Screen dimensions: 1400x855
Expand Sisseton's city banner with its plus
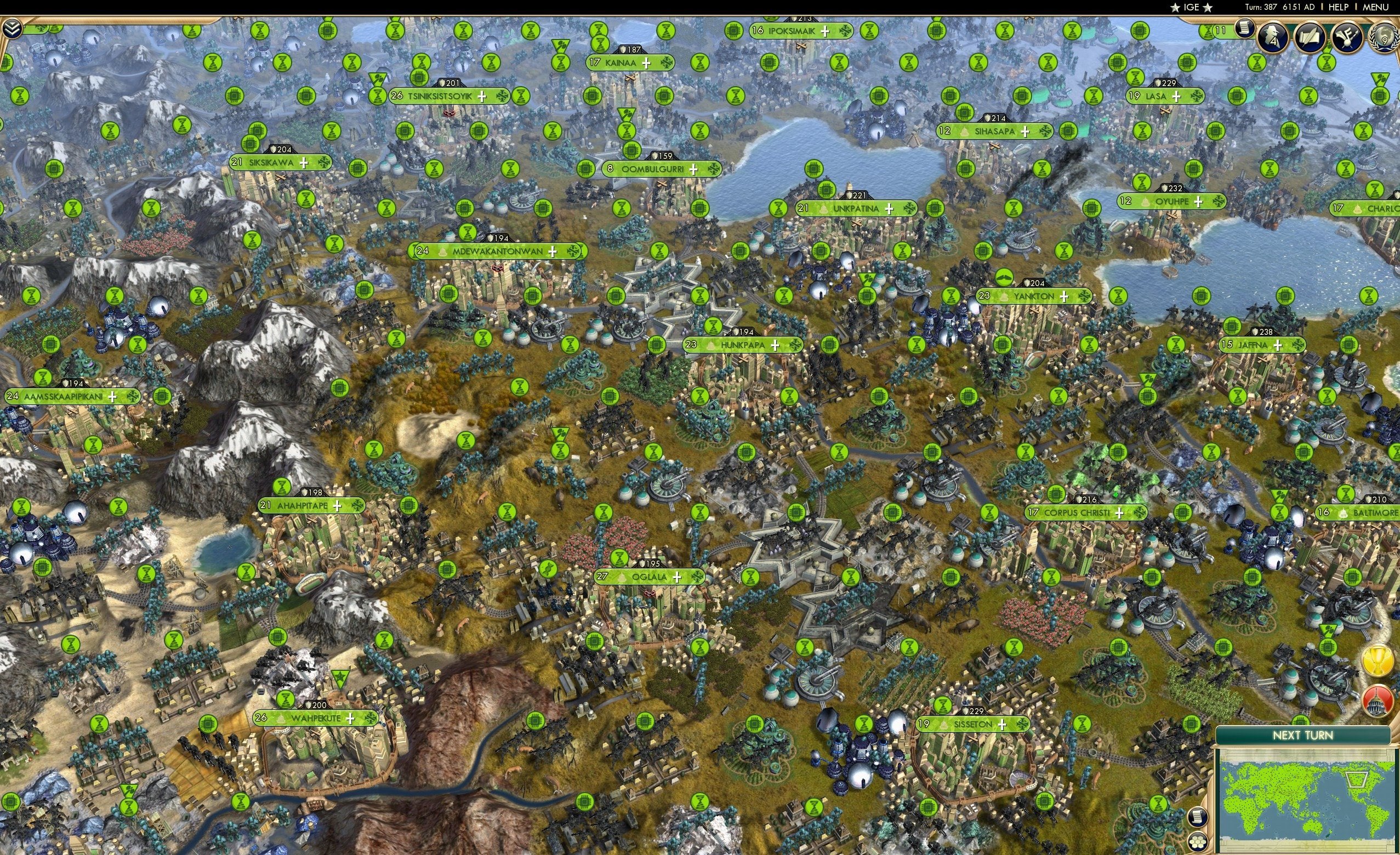pos(1003,725)
